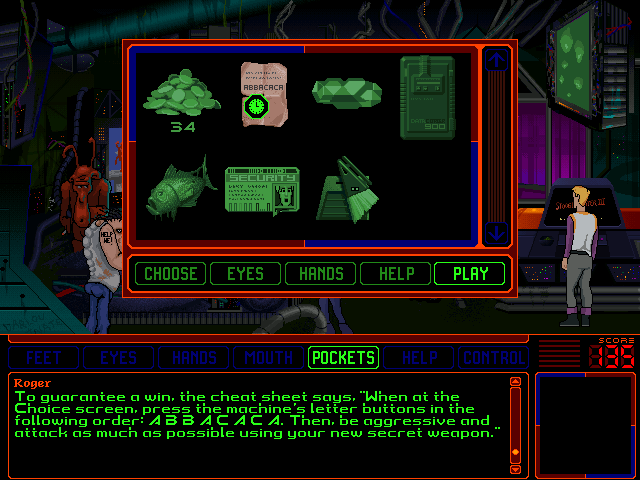Pick the ABBACACA cheat sheet item
This screenshot has height=480, width=640.
point(264,91)
